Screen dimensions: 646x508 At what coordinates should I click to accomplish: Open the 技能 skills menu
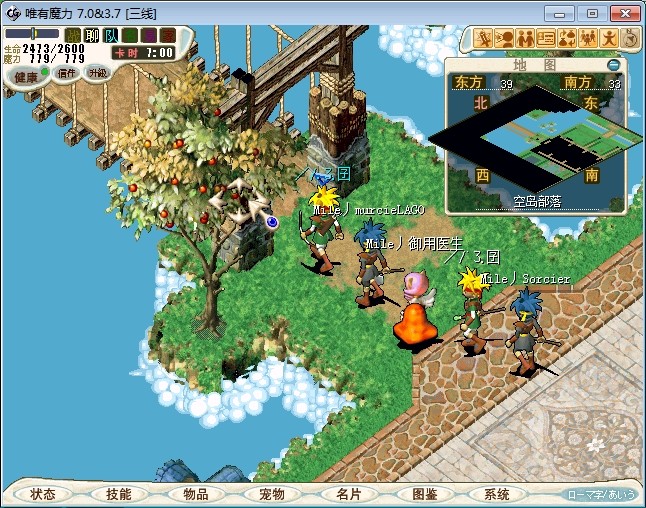coord(119,494)
